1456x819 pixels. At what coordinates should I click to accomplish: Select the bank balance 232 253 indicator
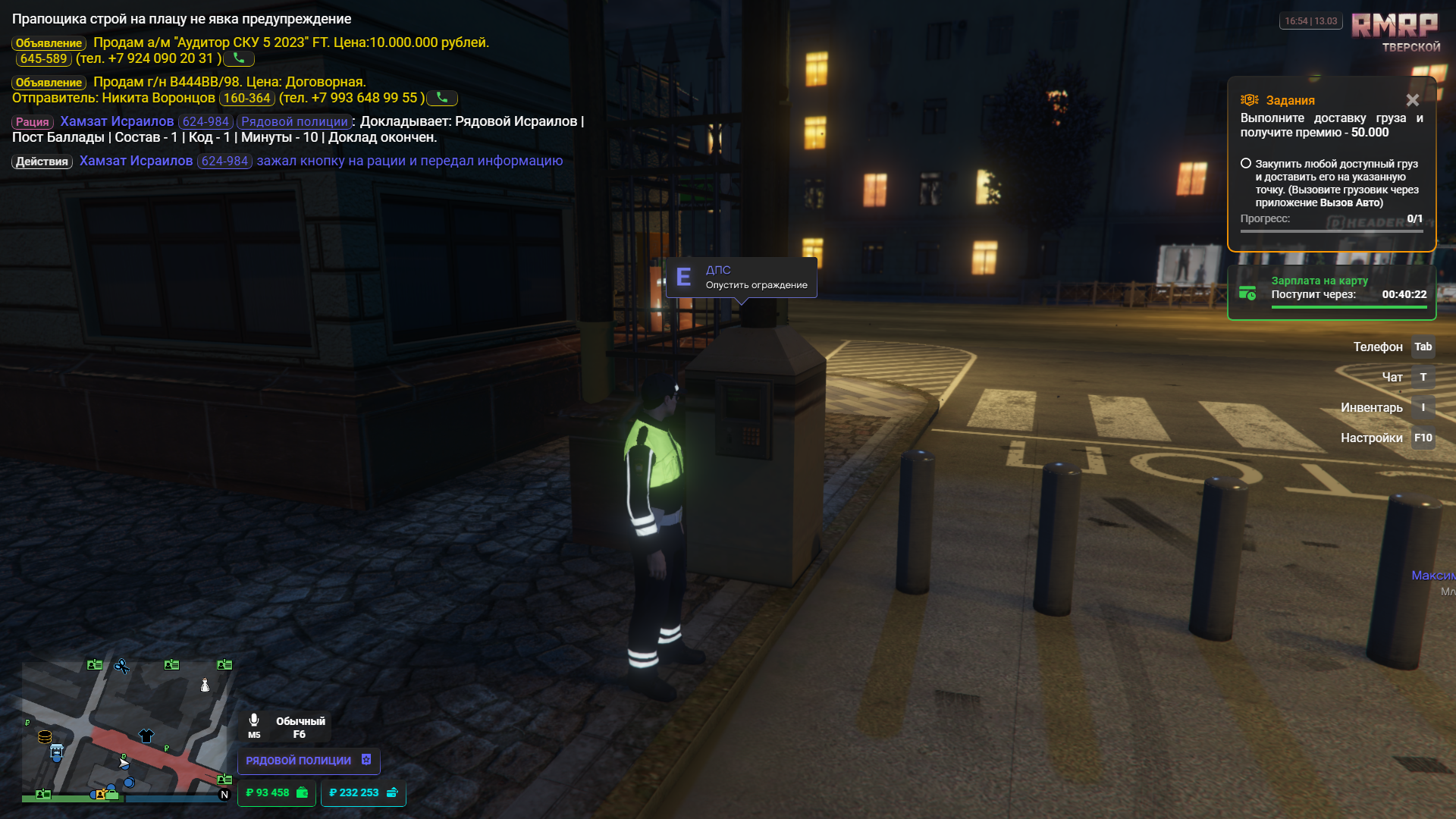tap(363, 792)
